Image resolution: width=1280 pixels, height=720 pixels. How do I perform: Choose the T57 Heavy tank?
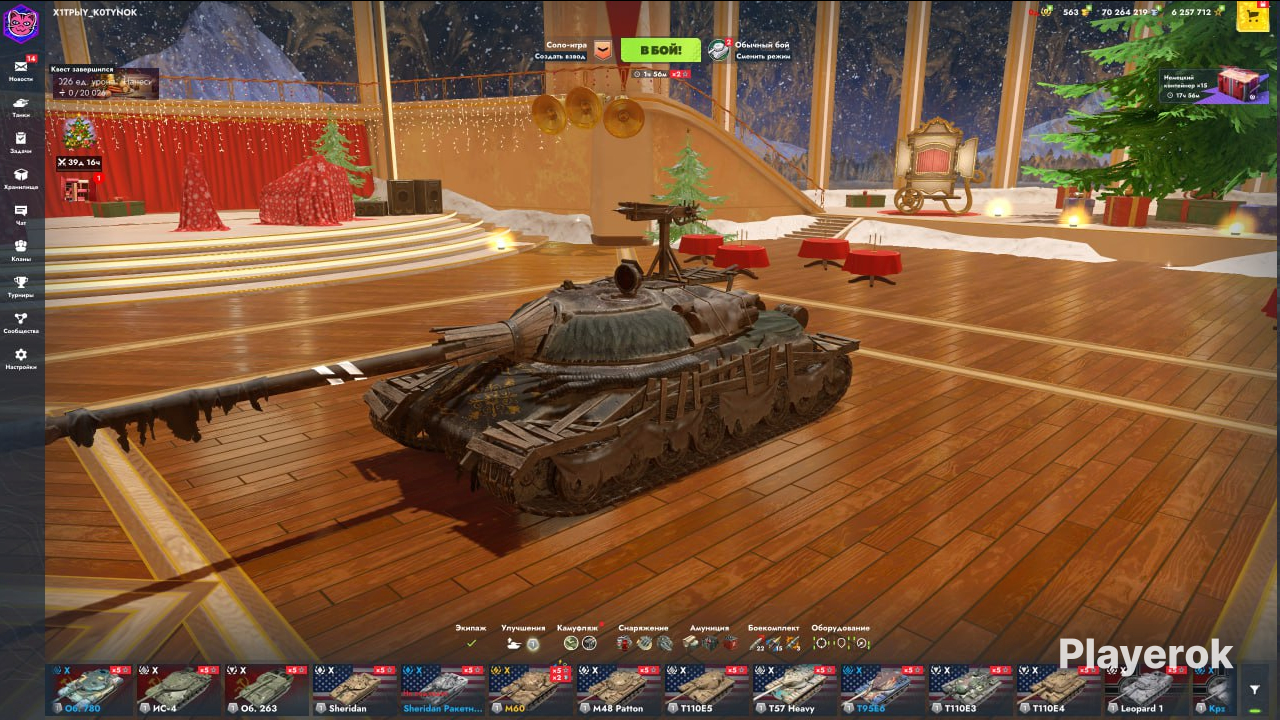point(794,689)
